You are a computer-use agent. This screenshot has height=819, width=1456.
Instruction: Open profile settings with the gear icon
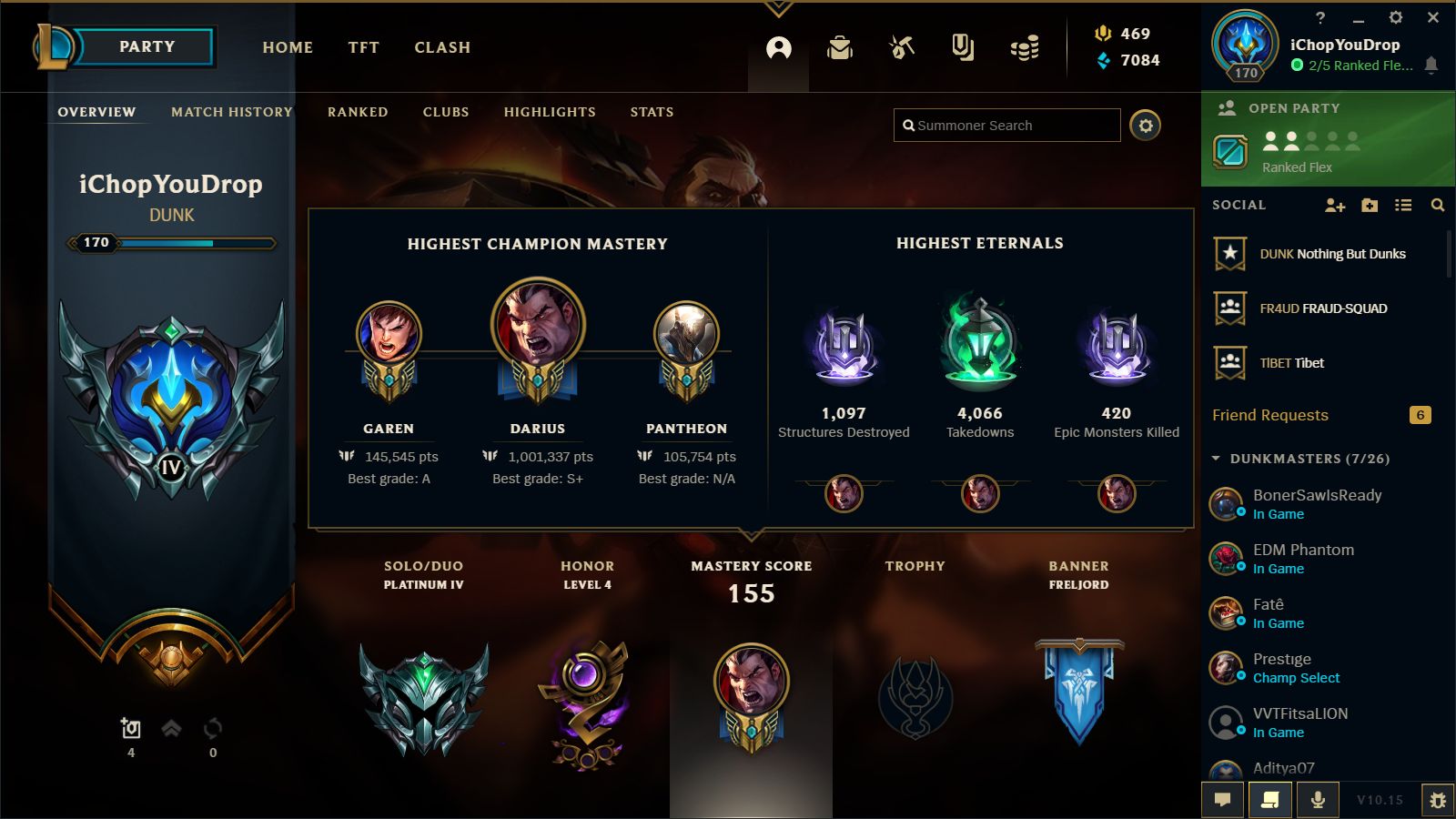click(x=1147, y=126)
